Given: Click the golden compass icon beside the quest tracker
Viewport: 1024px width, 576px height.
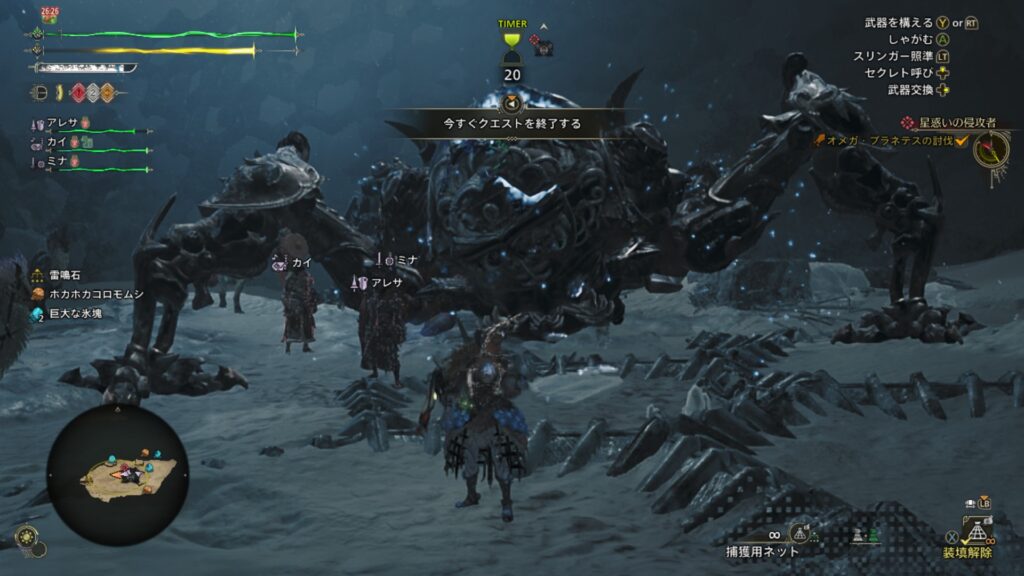Looking at the screenshot, I should click(x=991, y=149).
